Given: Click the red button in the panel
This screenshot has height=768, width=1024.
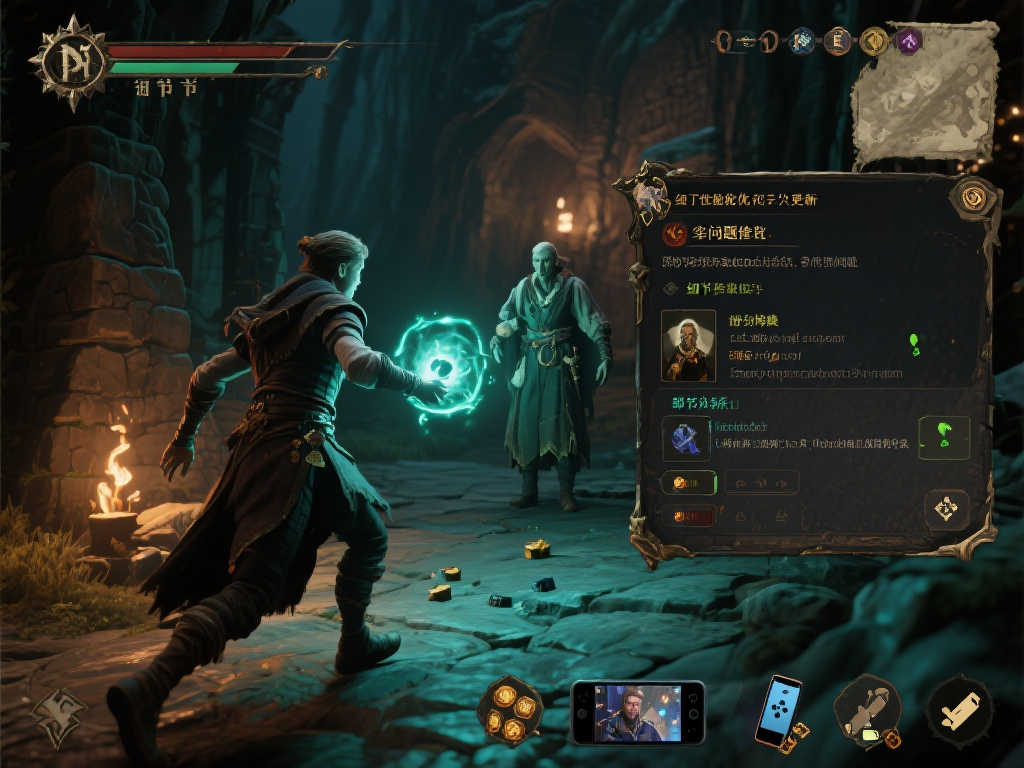Looking at the screenshot, I should pos(688,517).
